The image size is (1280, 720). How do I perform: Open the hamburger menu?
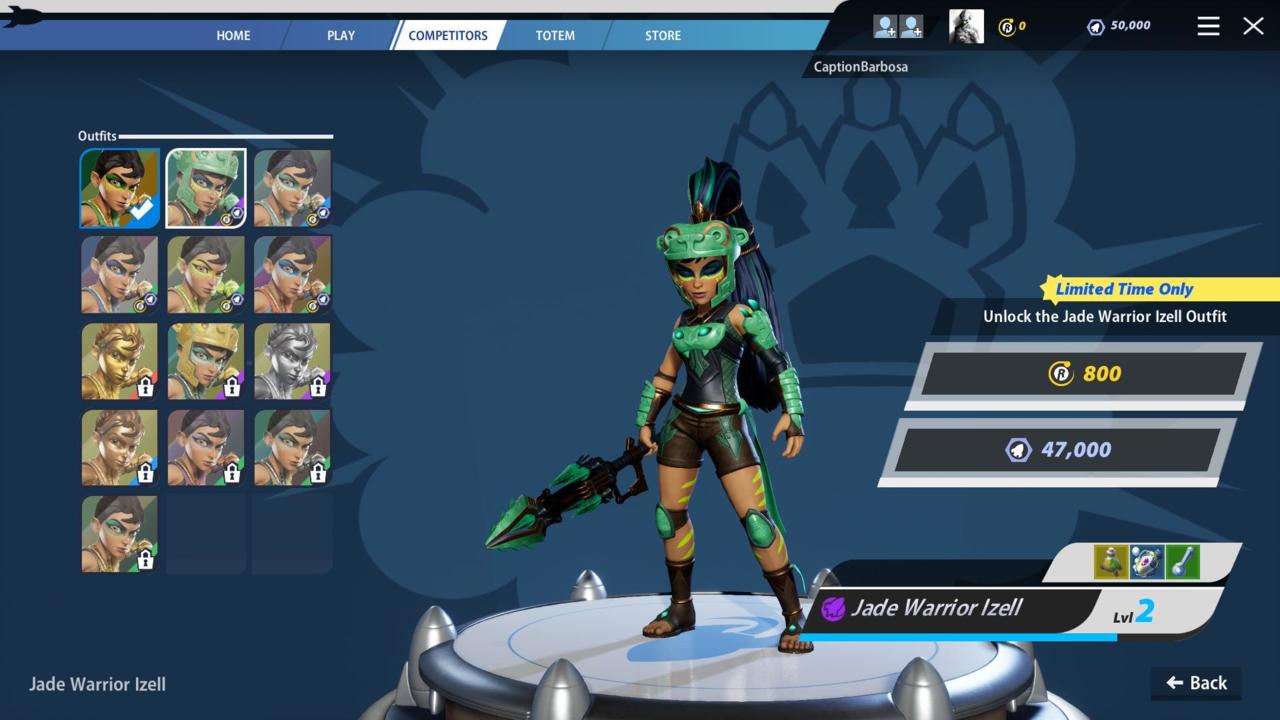point(1208,26)
